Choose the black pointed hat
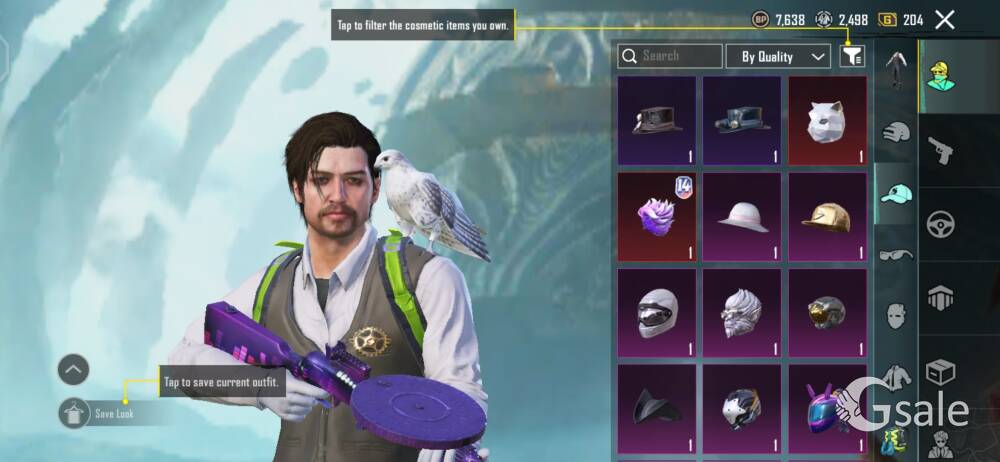The width and height of the screenshot is (1000, 462). [657, 407]
